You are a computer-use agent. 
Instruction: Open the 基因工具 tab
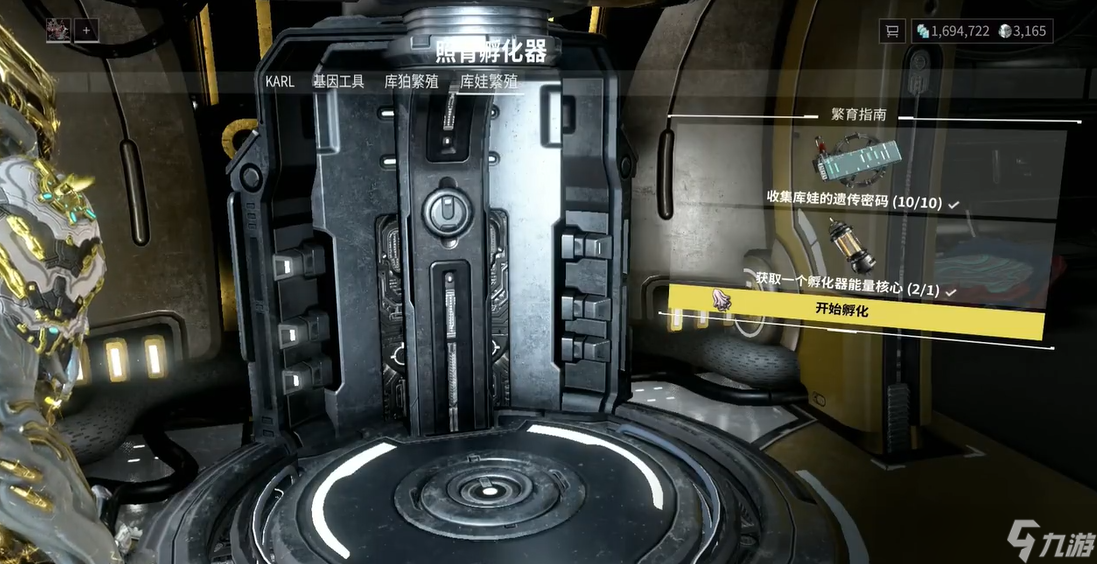[x=338, y=82]
